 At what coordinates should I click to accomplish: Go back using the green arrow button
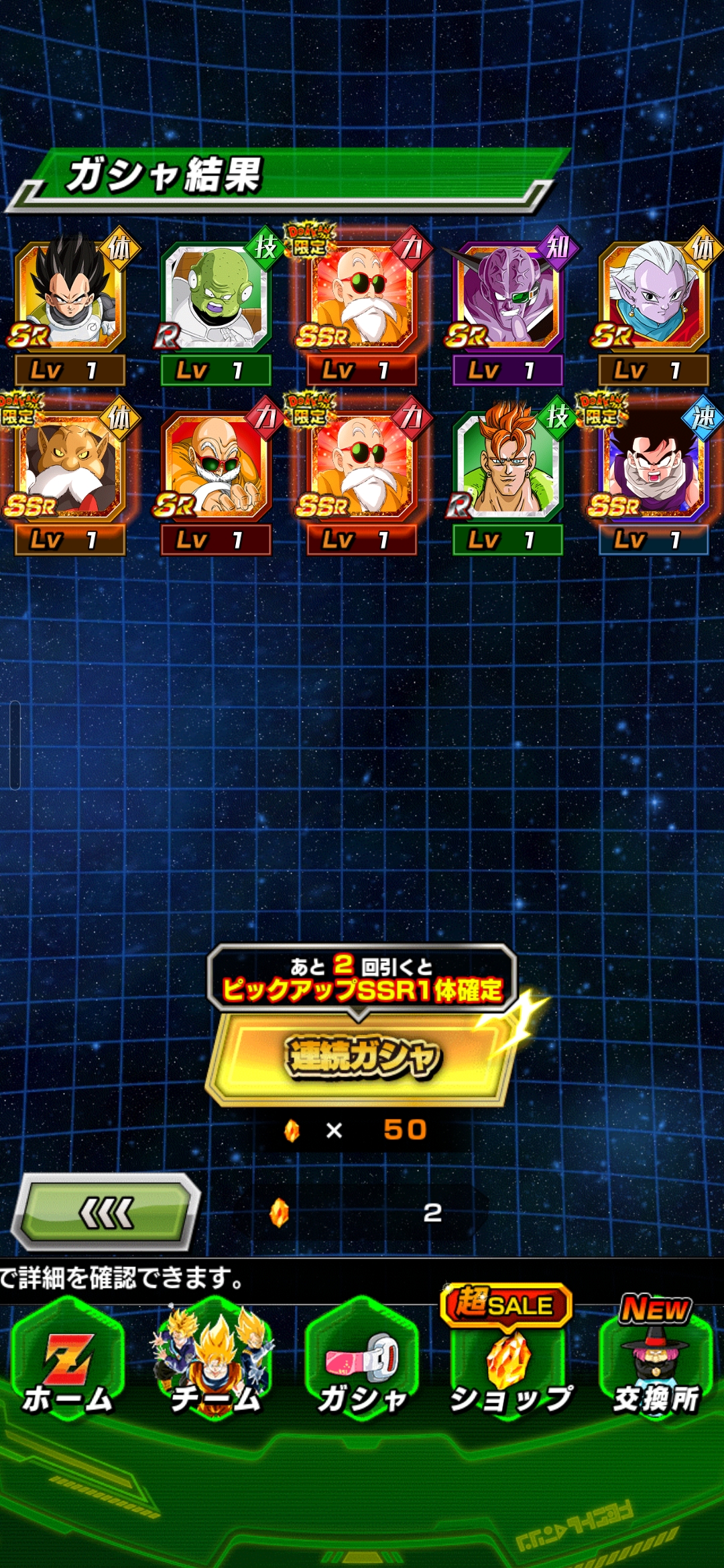(107, 1212)
